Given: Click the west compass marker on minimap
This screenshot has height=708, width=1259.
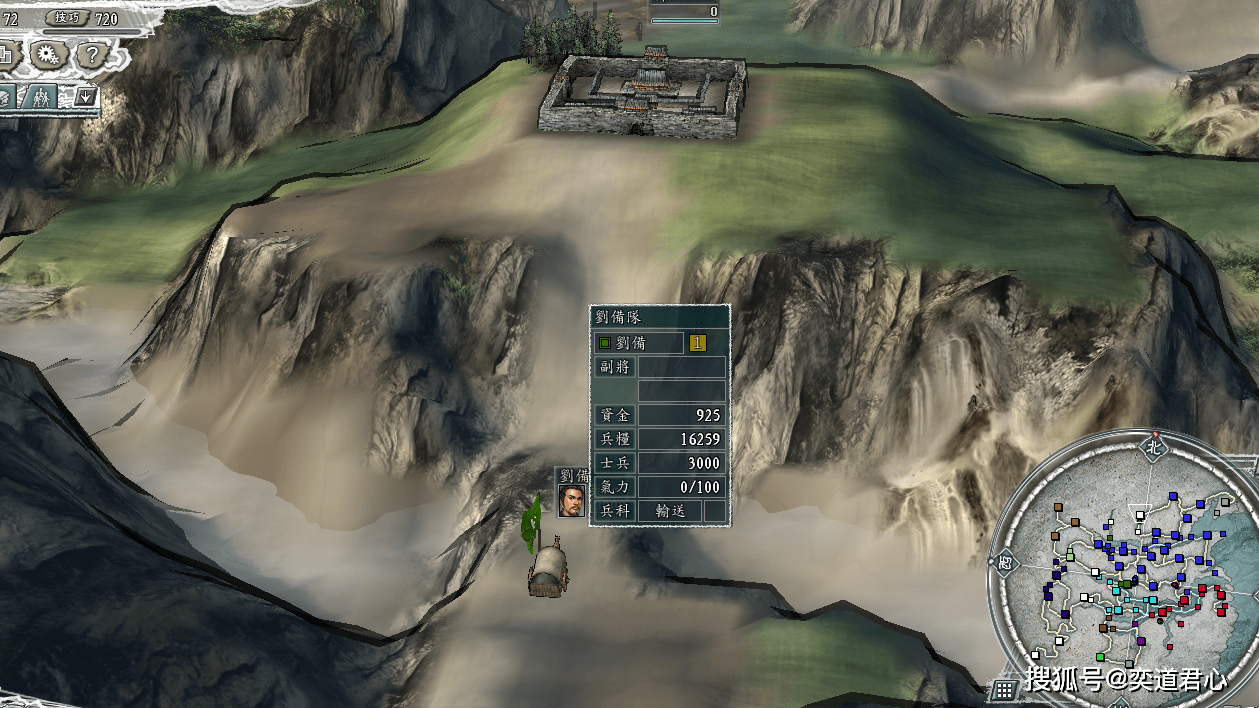Looking at the screenshot, I should pos(1006,562).
